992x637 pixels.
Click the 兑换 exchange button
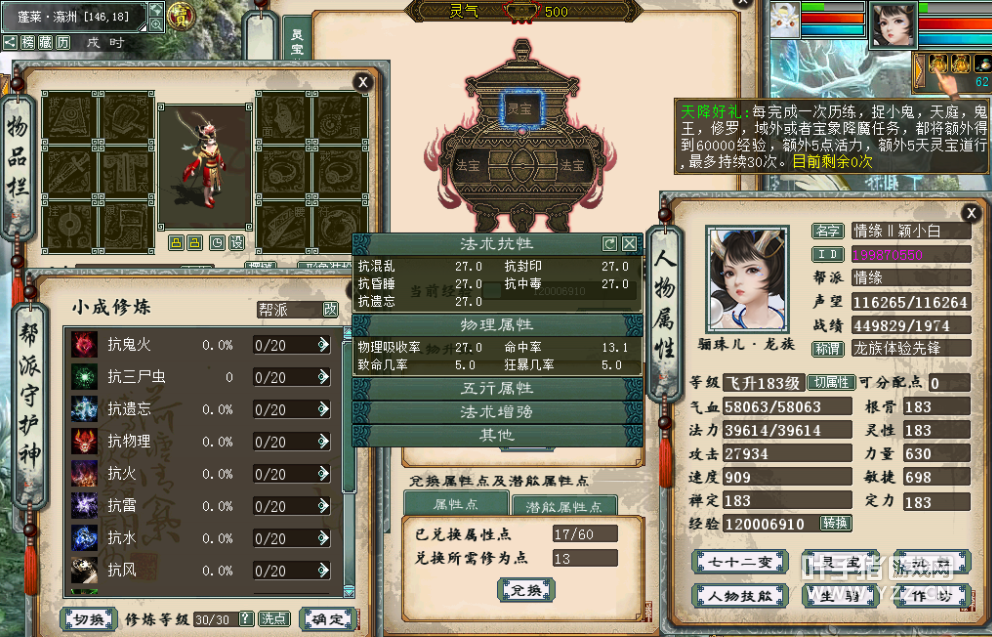tap(526, 590)
